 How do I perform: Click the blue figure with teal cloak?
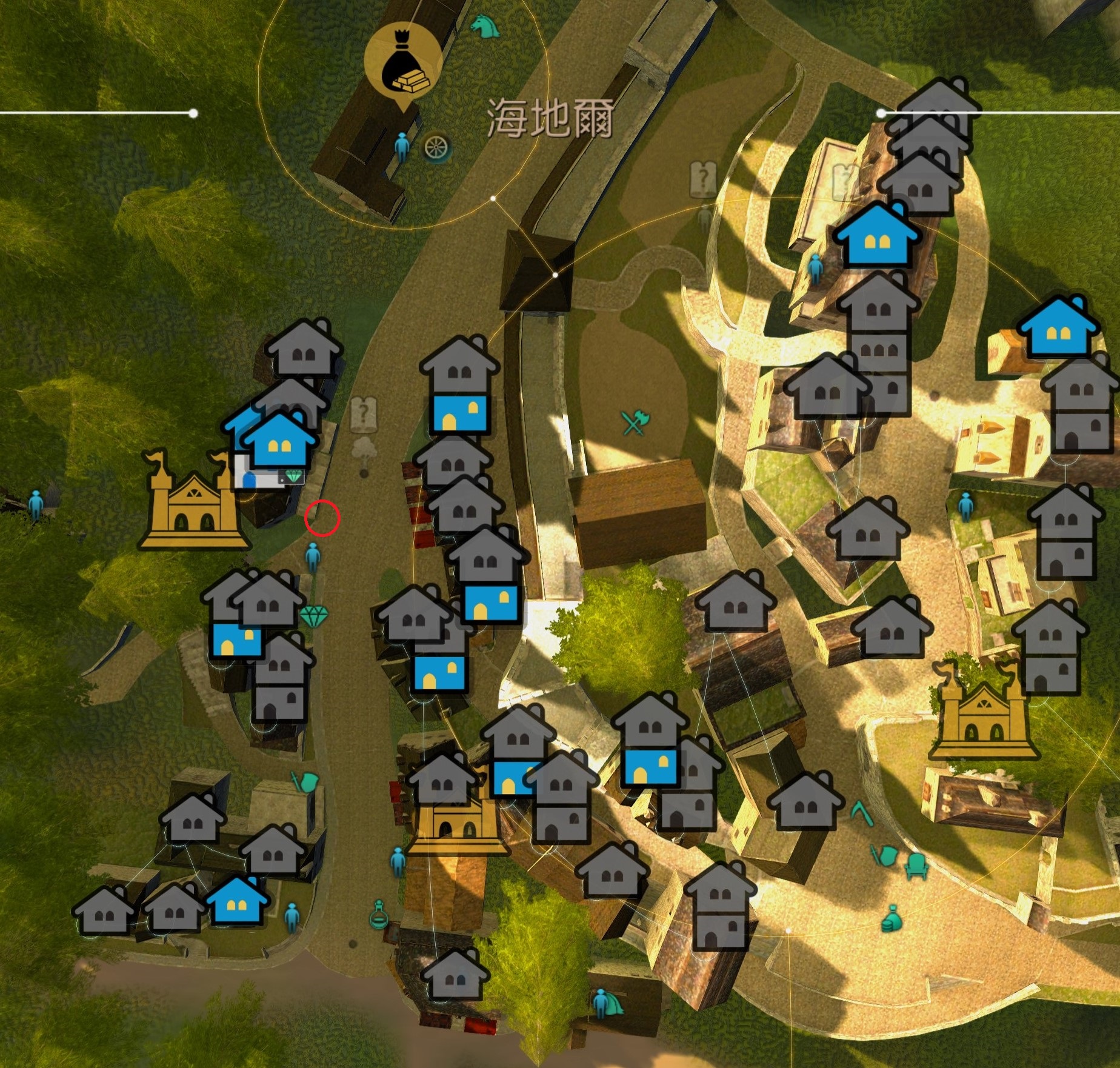[606, 1003]
